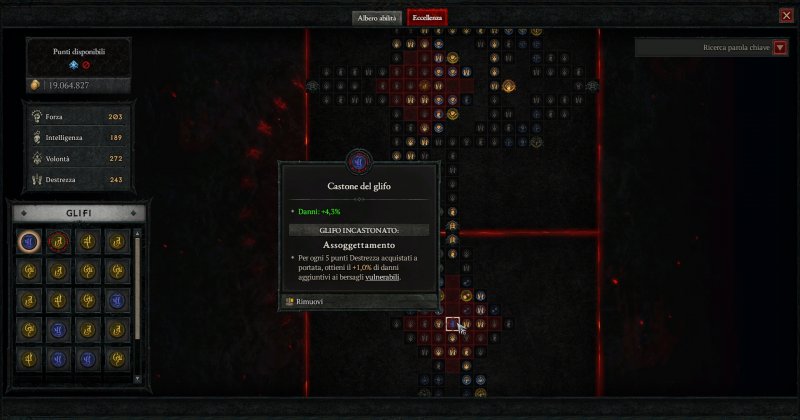Select the Eccellenza tab
The height and width of the screenshot is (420, 800).
pos(427,18)
